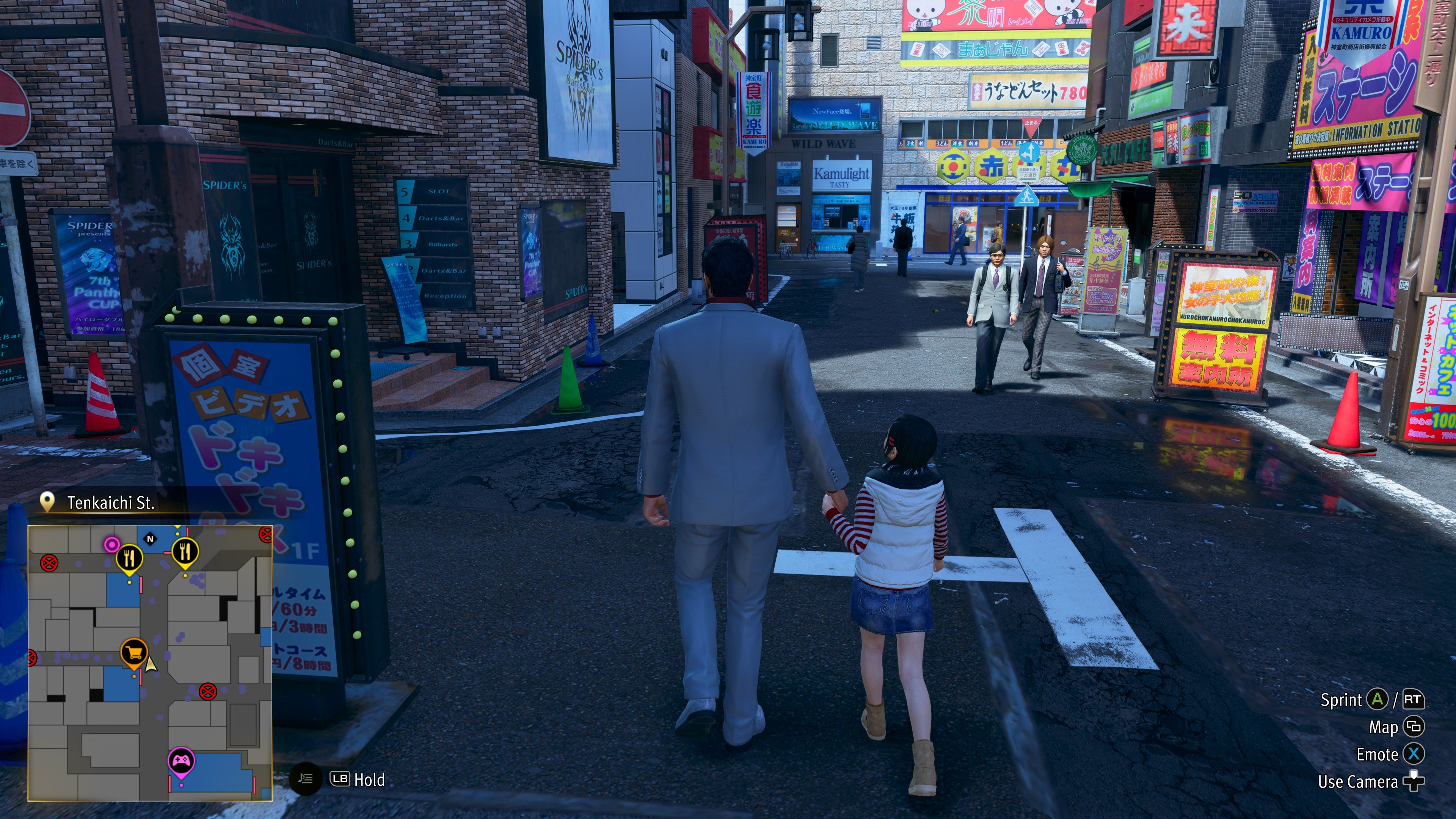The image size is (1456, 819).
Task: Click the north compass indicator on minimap
Action: tap(151, 539)
